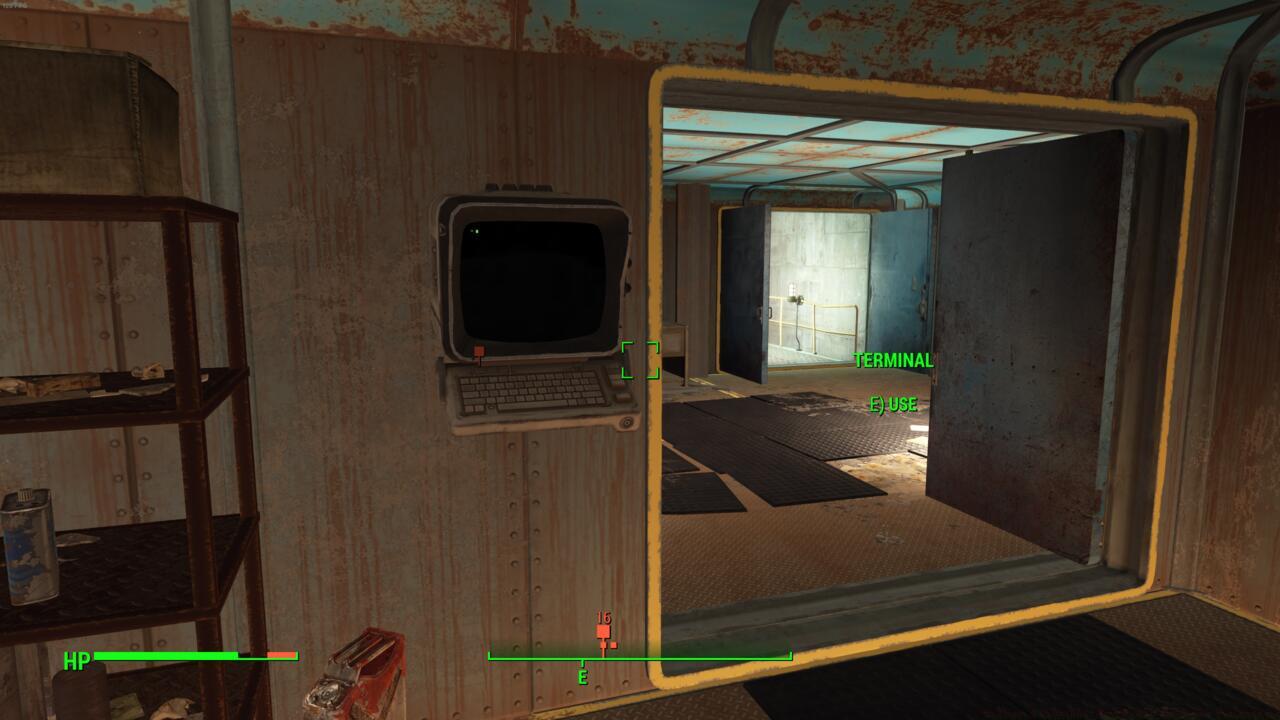
Task: Click the green cursor blinking on terminal display
Action: pos(475,232)
